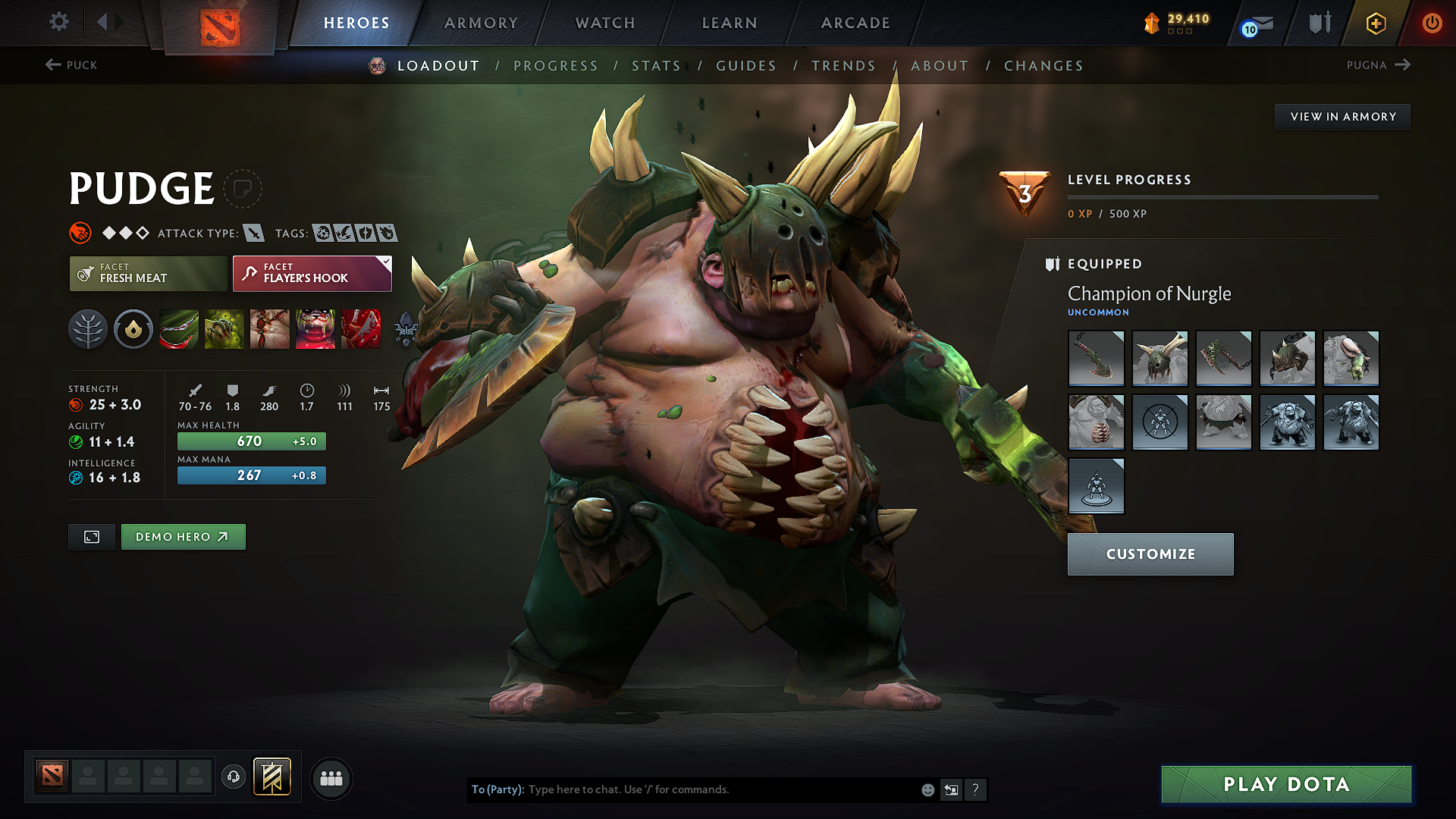Click the battle banner icon near party slots
1456x819 pixels.
click(271, 777)
